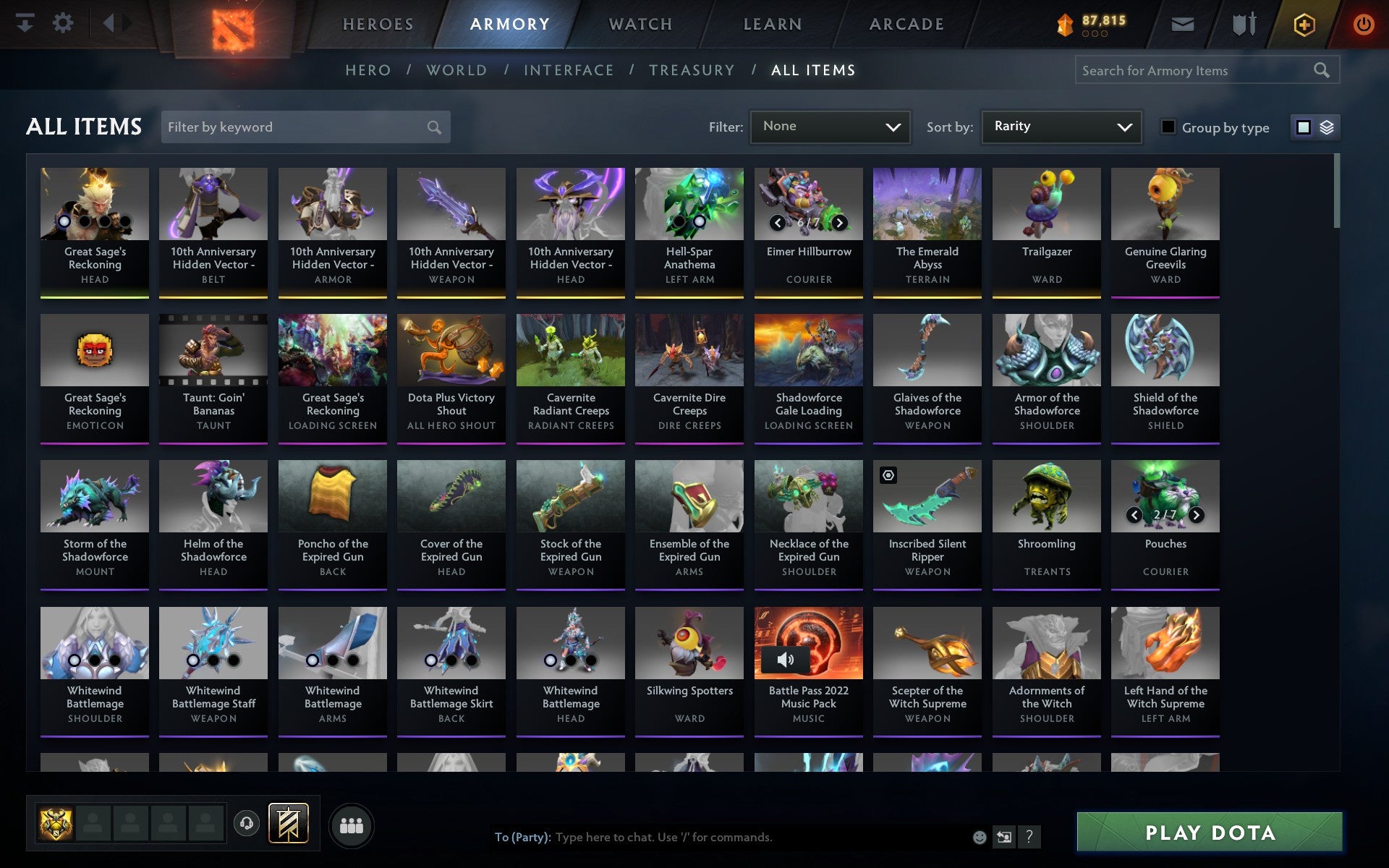Viewport: 1389px width, 868px height.
Task: Click the emoticon icon in chat bar
Action: coord(978,837)
